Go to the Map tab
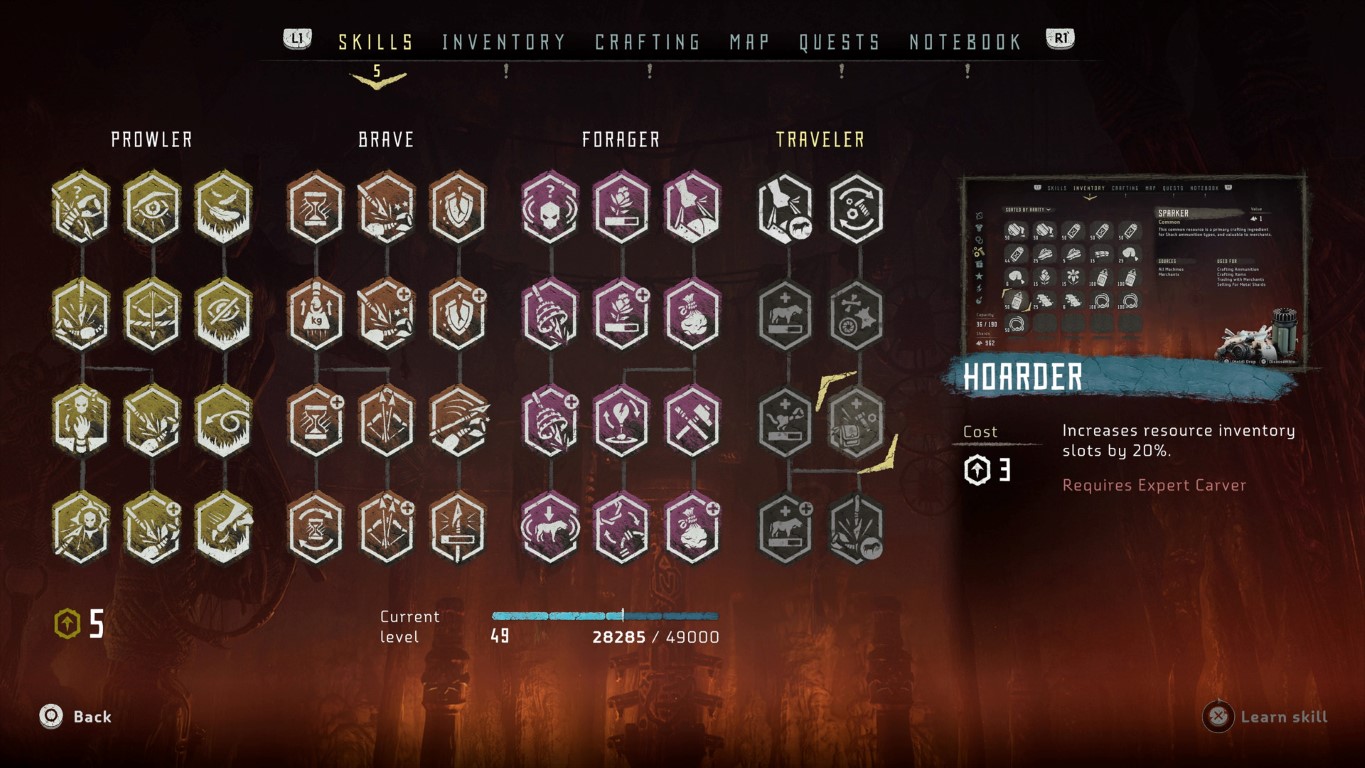 coord(750,42)
